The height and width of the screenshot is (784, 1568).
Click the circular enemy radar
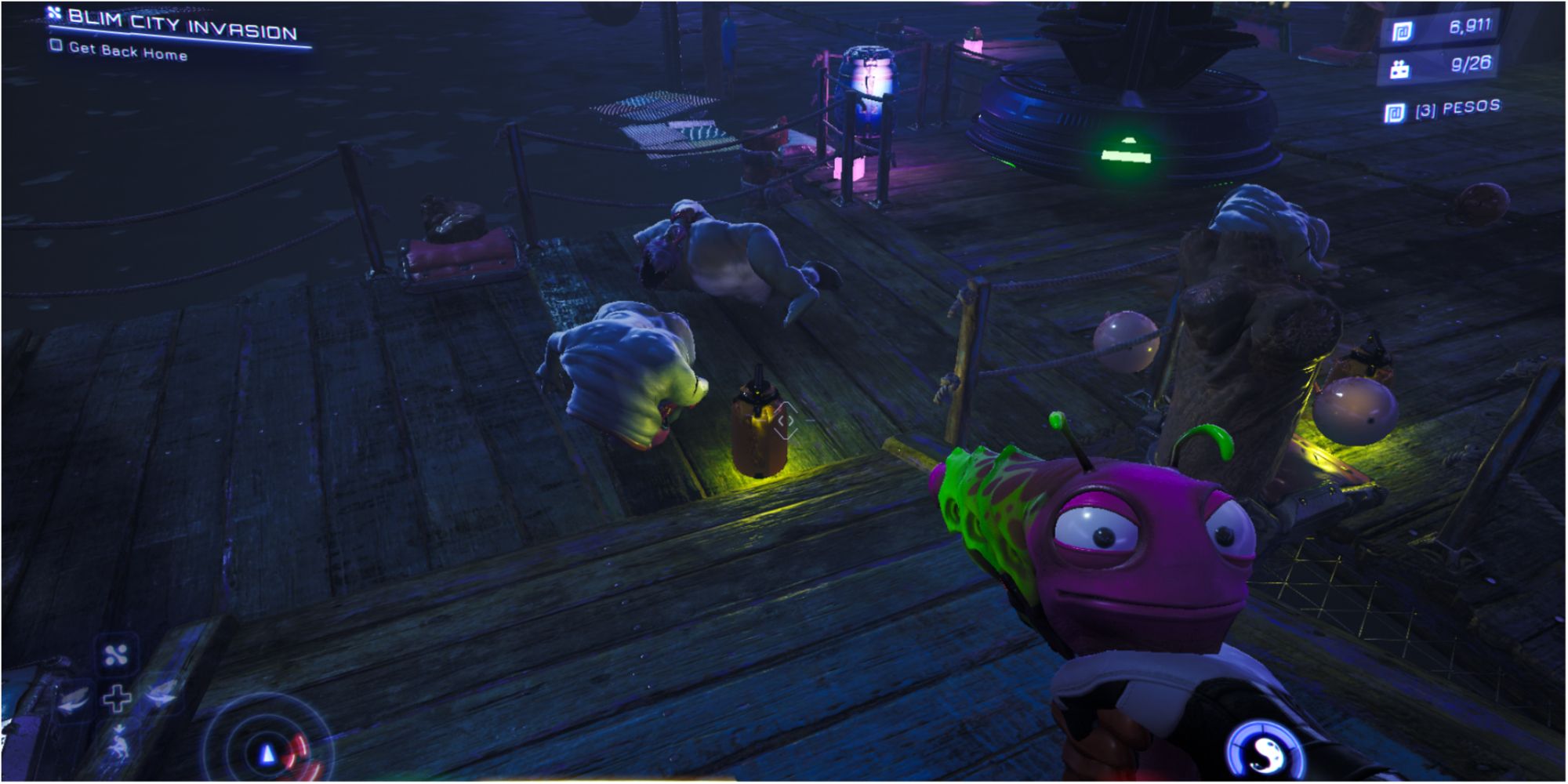click(268, 751)
